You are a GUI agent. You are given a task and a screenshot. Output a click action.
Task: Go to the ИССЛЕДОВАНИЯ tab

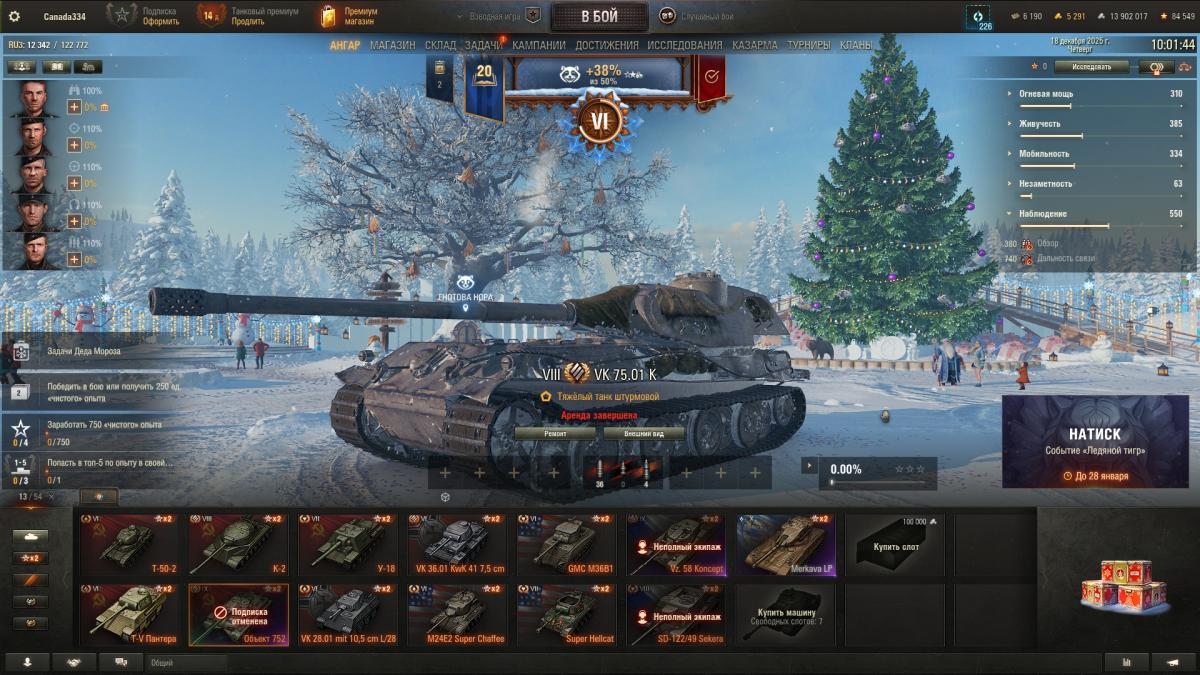click(684, 45)
